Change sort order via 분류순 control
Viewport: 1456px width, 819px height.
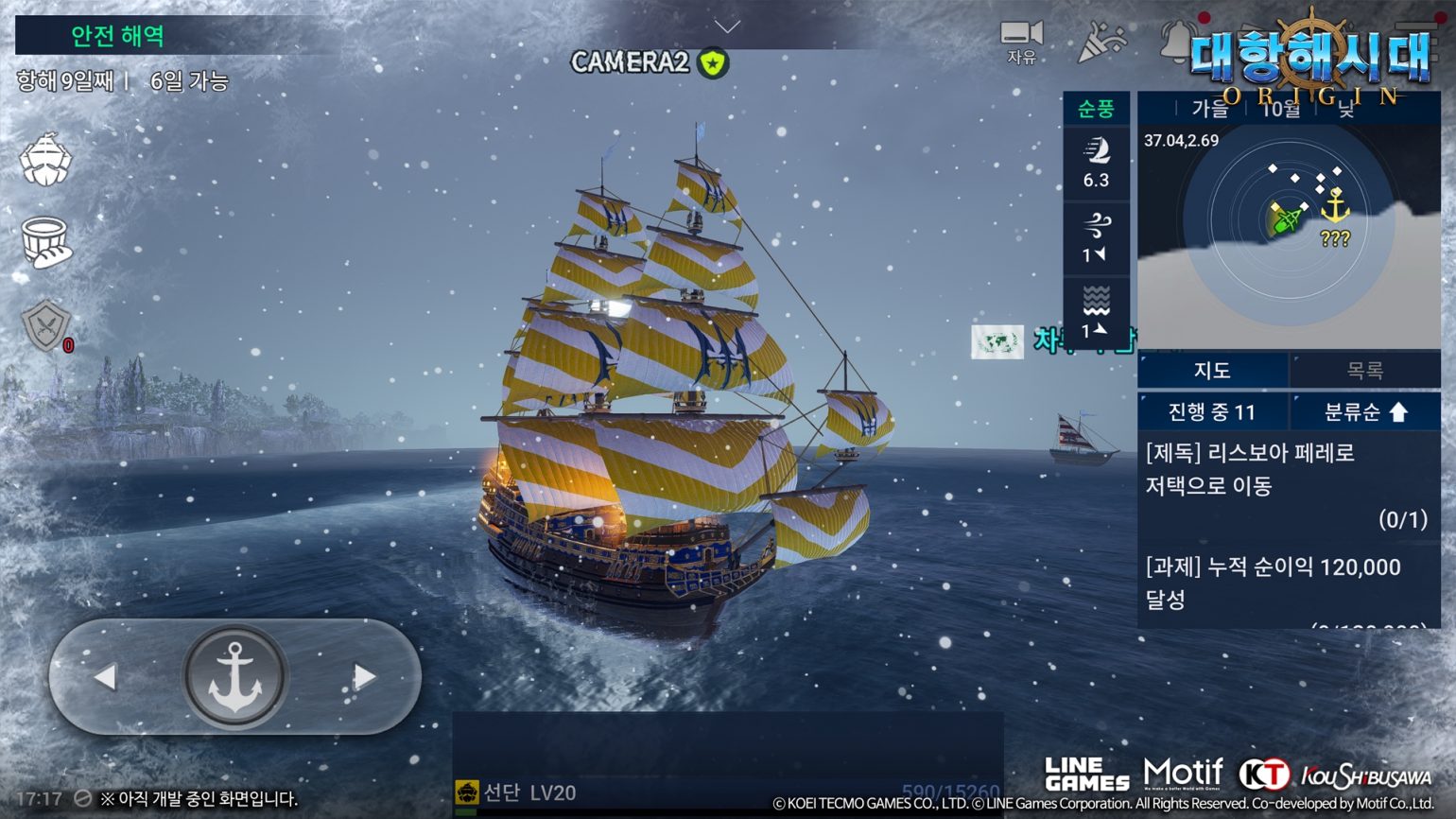1364,410
